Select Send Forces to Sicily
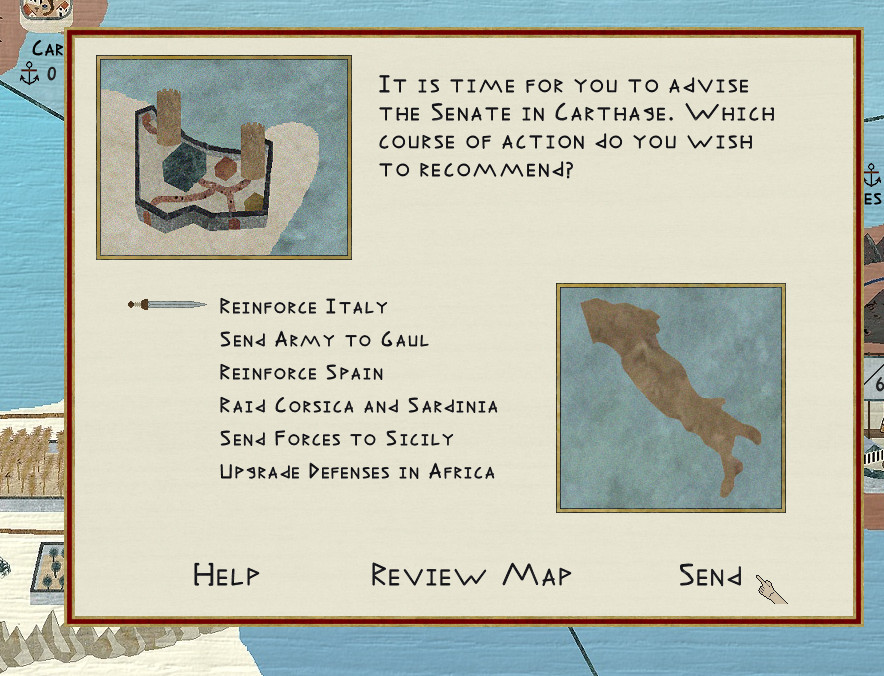Image resolution: width=884 pixels, height=676 pixels. (x=336, y=439)
